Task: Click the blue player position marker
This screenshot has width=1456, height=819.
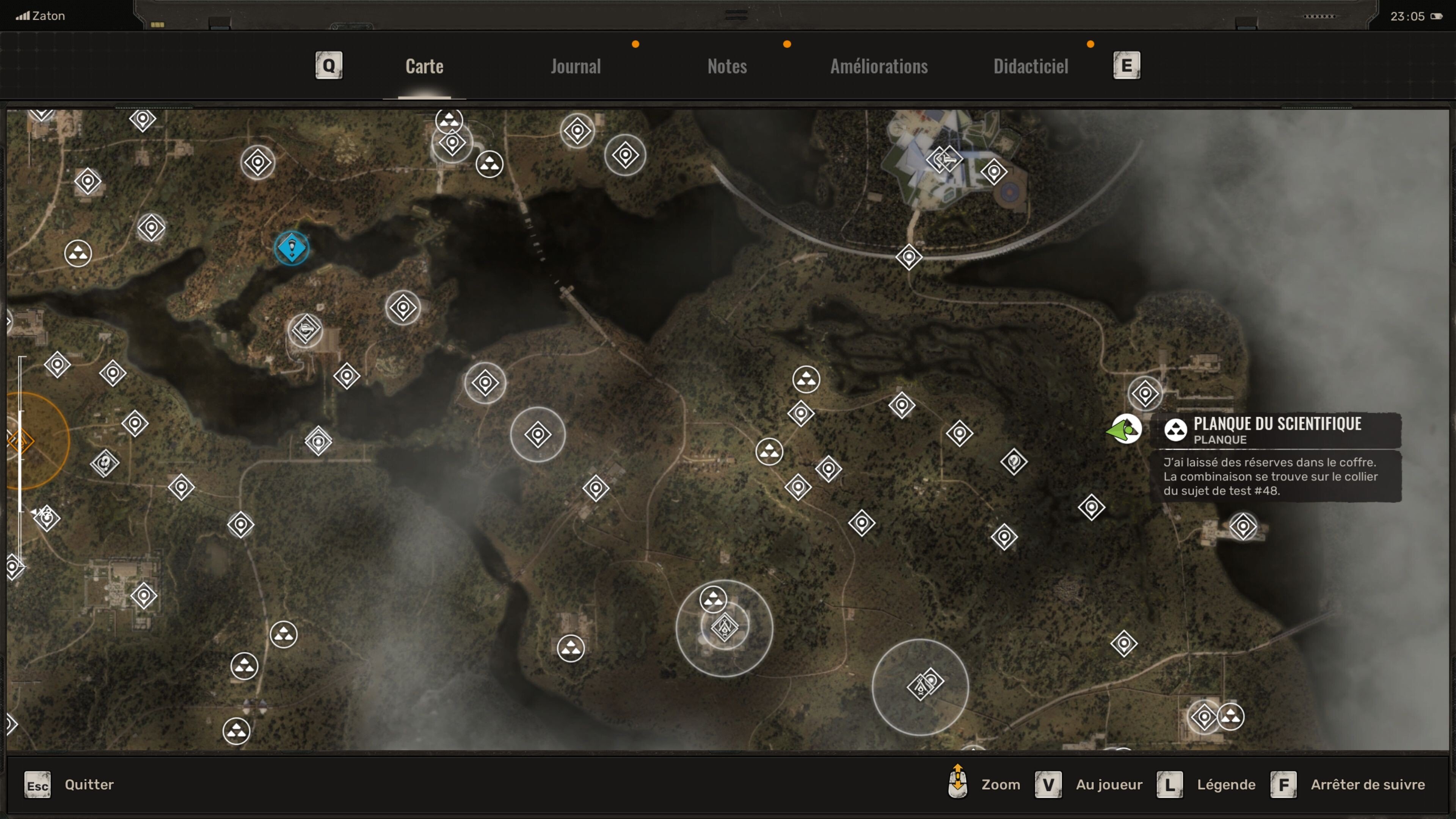Action: click(292, 248)
